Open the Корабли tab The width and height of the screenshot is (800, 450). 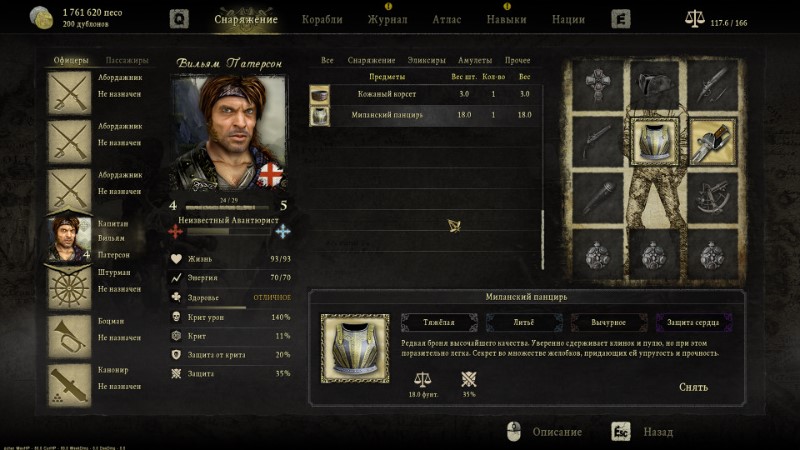tap(321, 19)
